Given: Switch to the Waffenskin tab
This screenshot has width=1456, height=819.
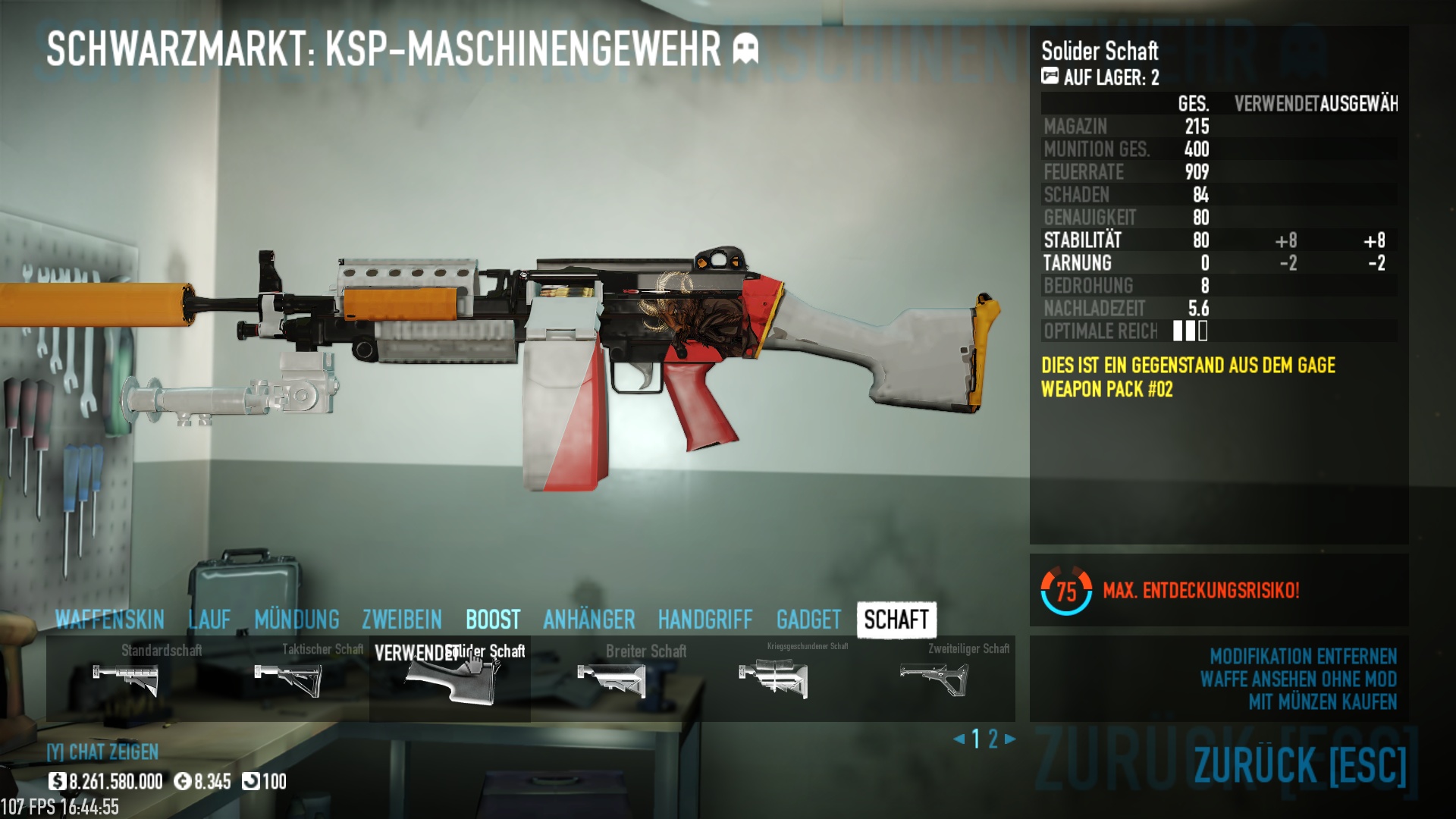Looking at the screenshot, I should (x=109, y=620).
